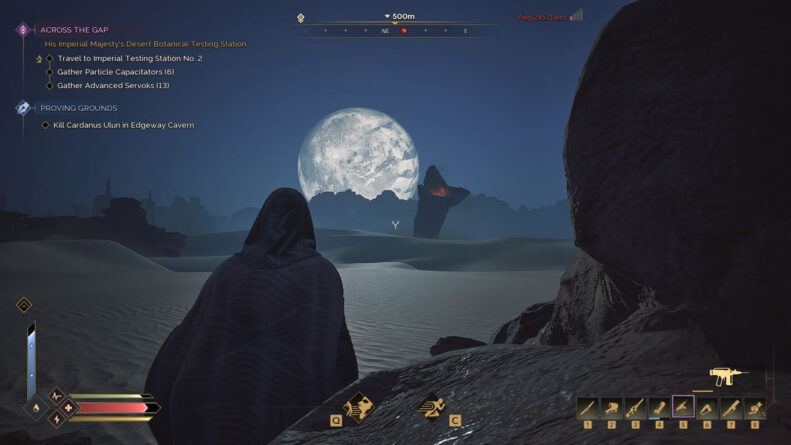Select hotbar slot 2 item
This screenshot has height=445, width=791.
pyautogui.click(x=611, y=407)
